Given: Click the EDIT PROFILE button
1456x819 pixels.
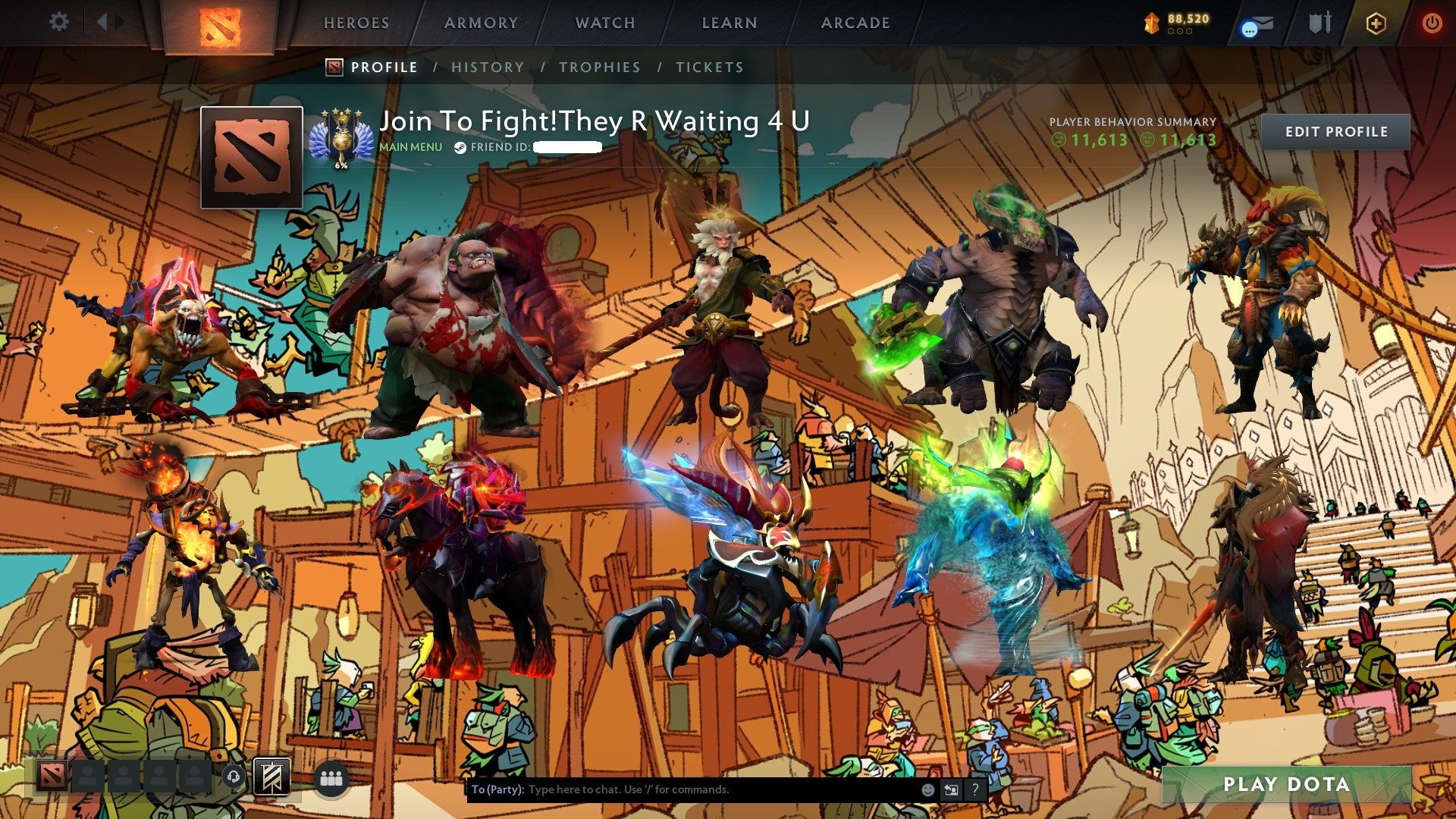Looking at the screenshot, I should pyautogui.click(x=1337, y=131).
